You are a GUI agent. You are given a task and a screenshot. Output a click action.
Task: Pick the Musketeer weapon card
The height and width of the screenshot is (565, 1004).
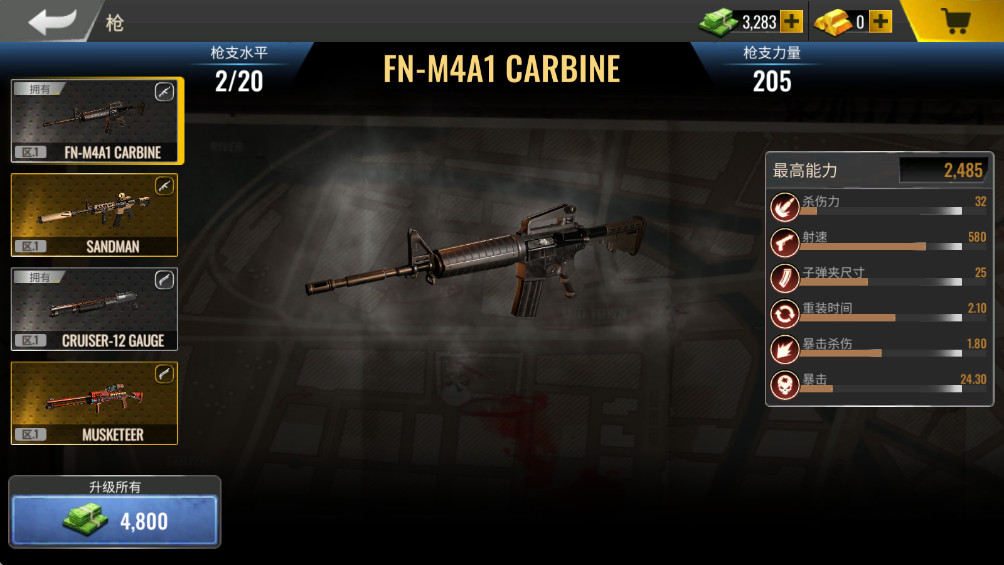(x=94, y=403)
